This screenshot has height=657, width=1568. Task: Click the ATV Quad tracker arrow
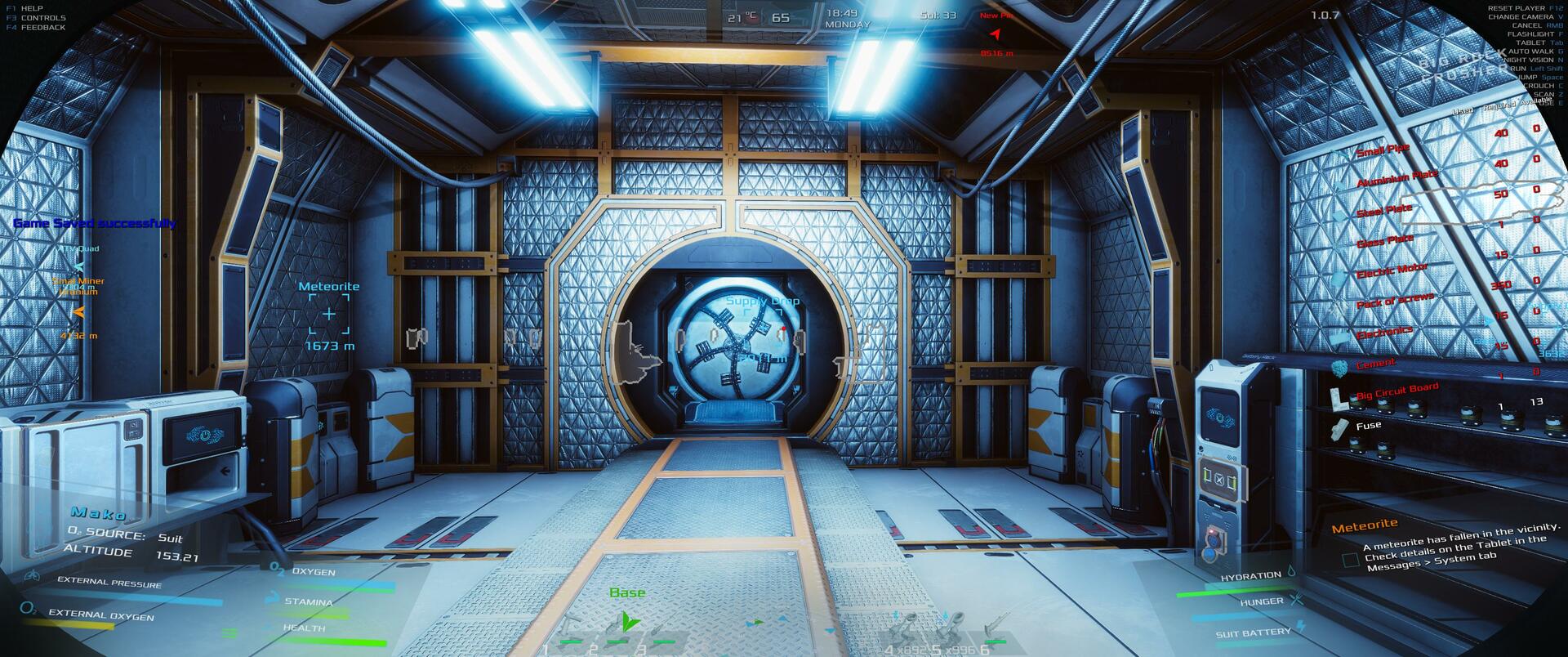click(78, 266)
